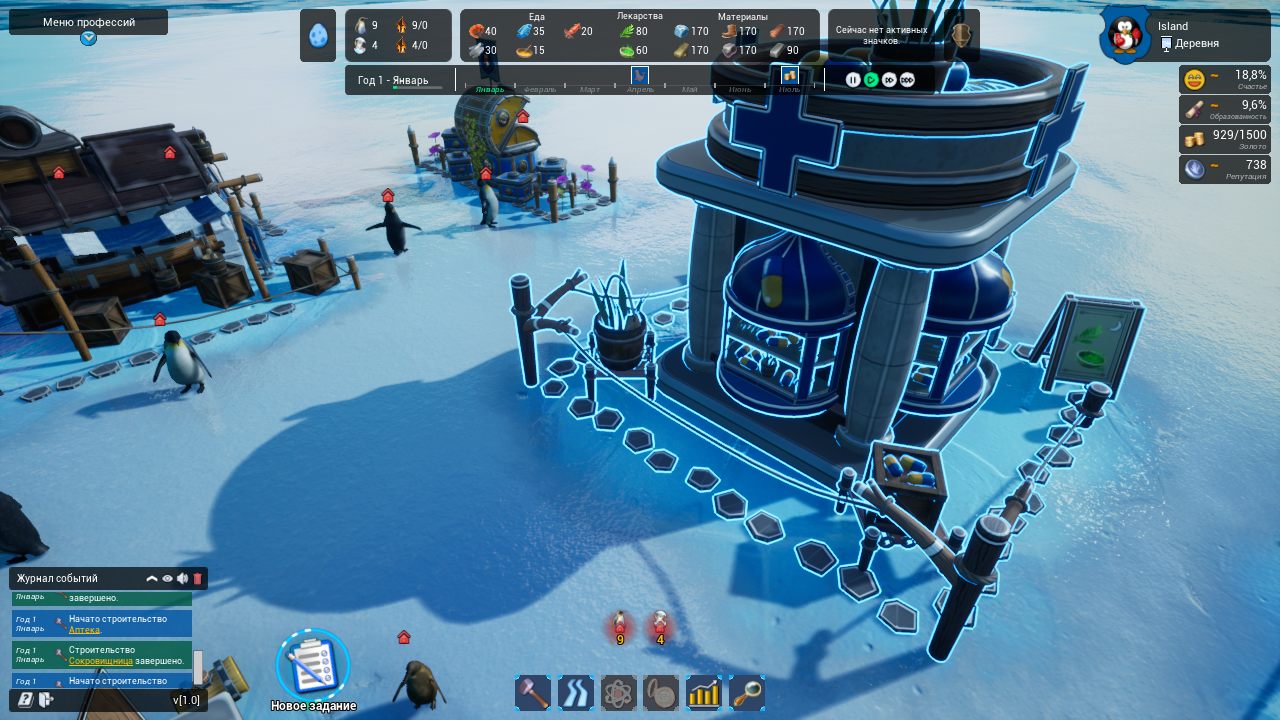Click the blue egg icon

pyautogui.click(x=318, y=36)
